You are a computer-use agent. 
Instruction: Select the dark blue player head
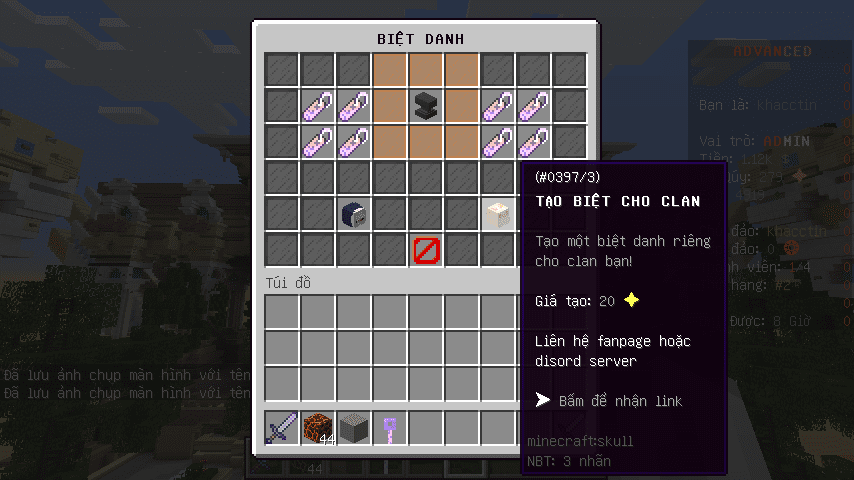tap(355, 214)
